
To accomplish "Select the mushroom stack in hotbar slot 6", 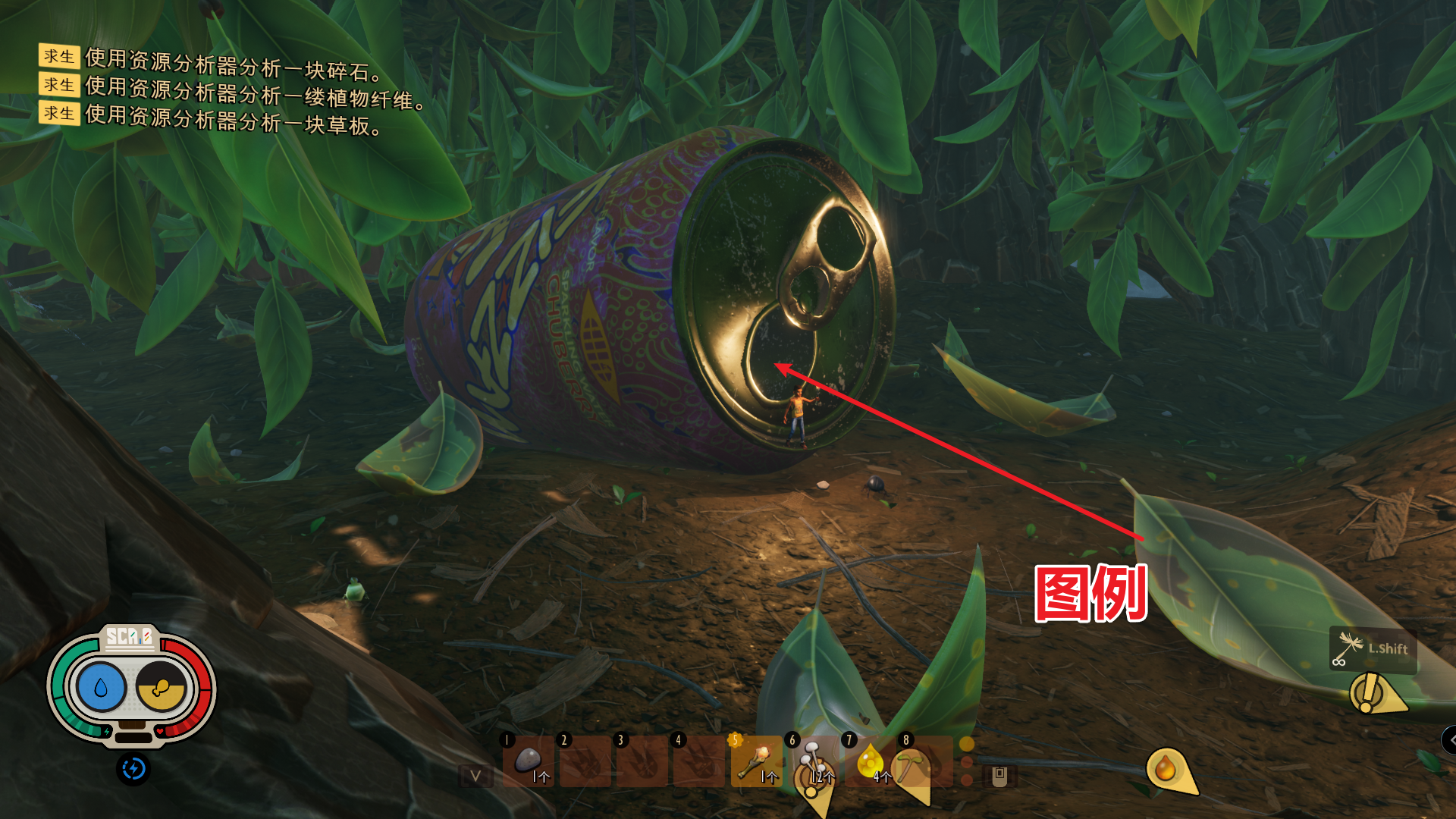I will (x=813, y=761).
